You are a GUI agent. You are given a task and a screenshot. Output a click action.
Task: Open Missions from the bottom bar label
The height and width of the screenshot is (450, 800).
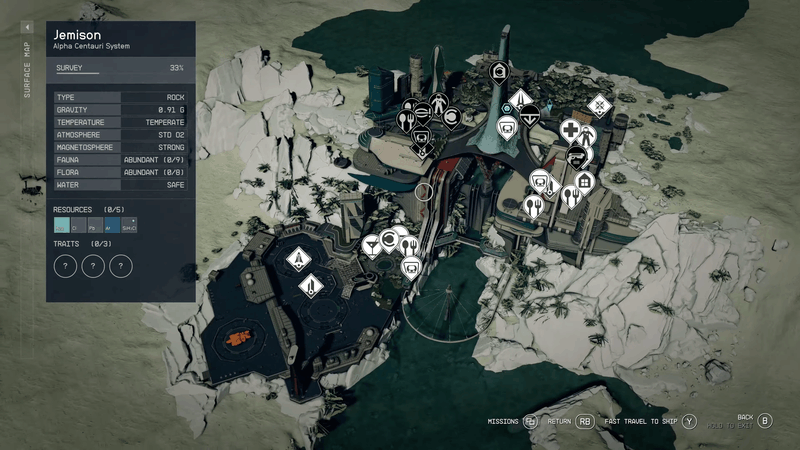point(502,421)
